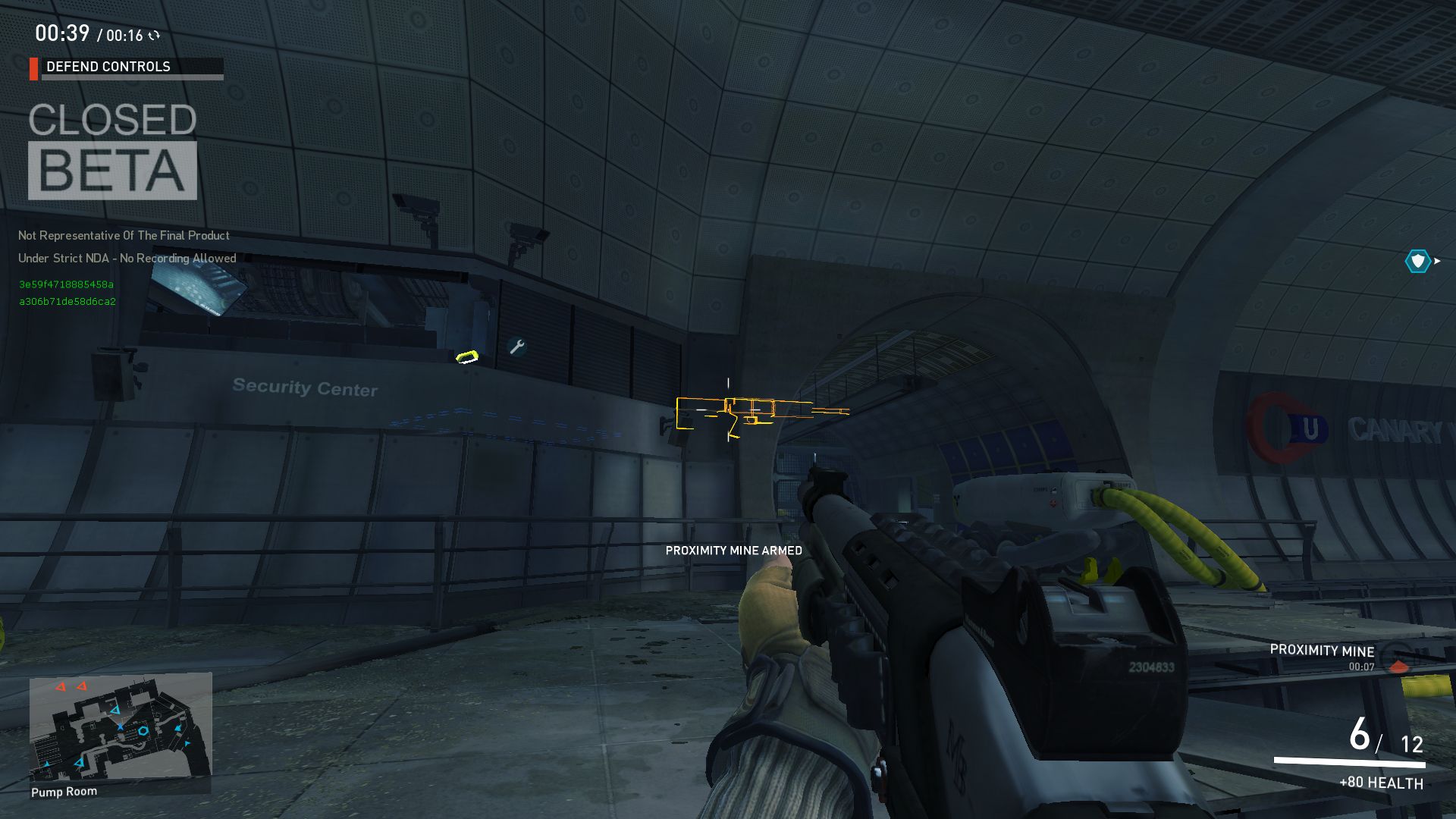Click the shield objective marker icon

[1417, 262]
